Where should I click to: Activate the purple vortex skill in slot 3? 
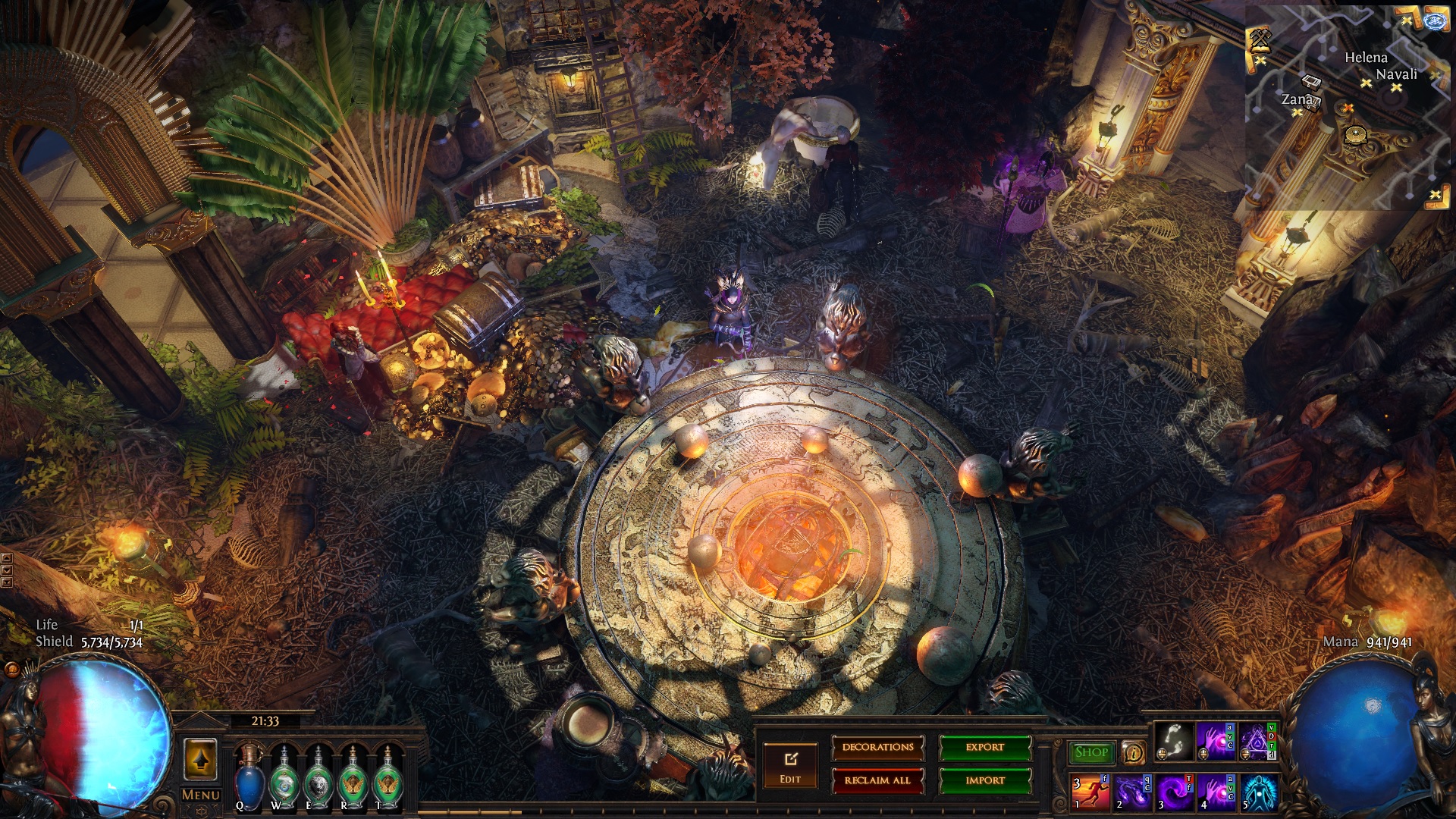1174,792
